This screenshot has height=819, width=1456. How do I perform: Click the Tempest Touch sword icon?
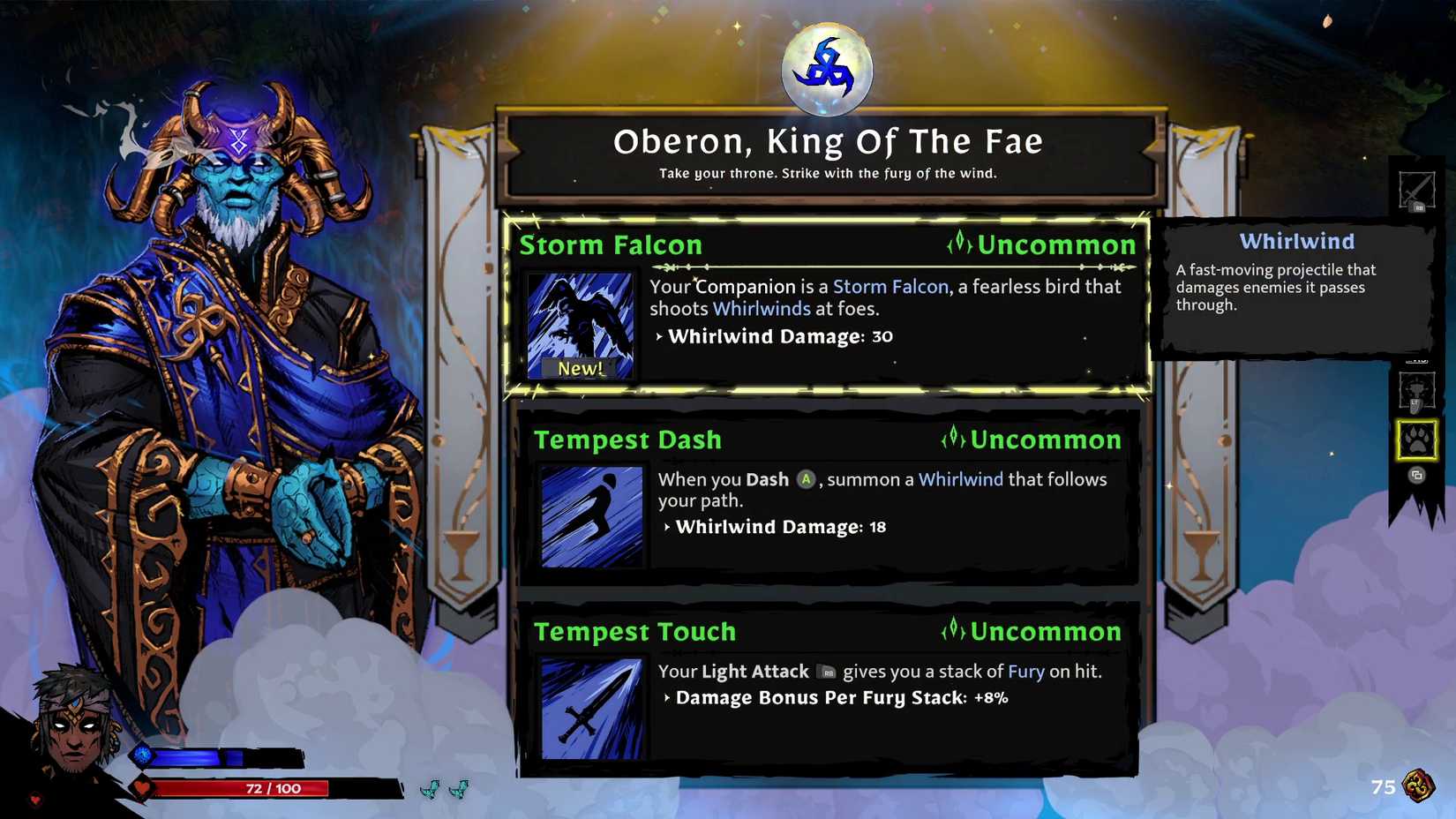(x=591, y=708)
